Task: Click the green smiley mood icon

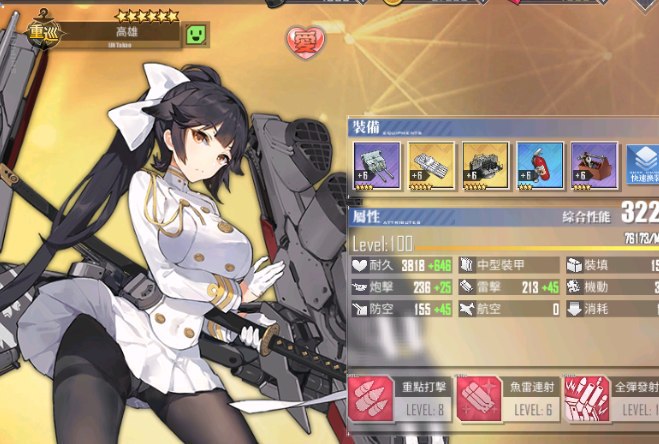Action: pyautogui.click(x=196, y=35)
